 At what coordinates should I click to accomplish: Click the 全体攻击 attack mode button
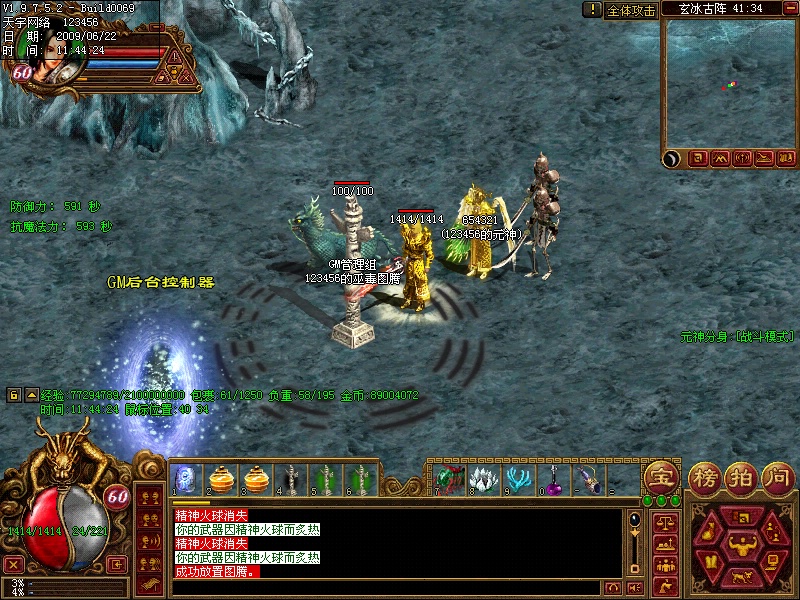point(631,10)
